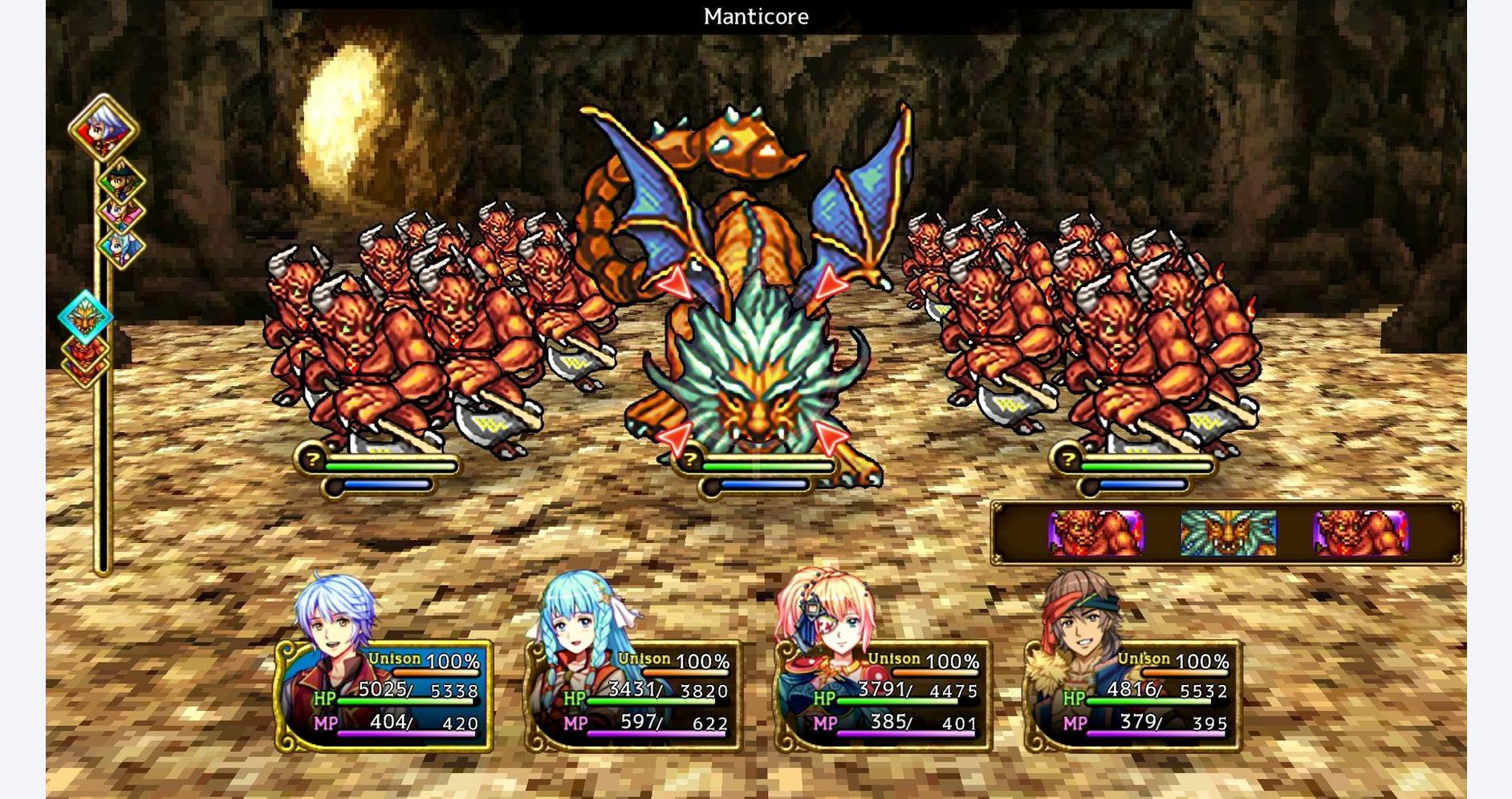1512x799 pixels.
Task: Click the blue-haired girl's icon in the turn-order bar
Action: click(119, 245)
